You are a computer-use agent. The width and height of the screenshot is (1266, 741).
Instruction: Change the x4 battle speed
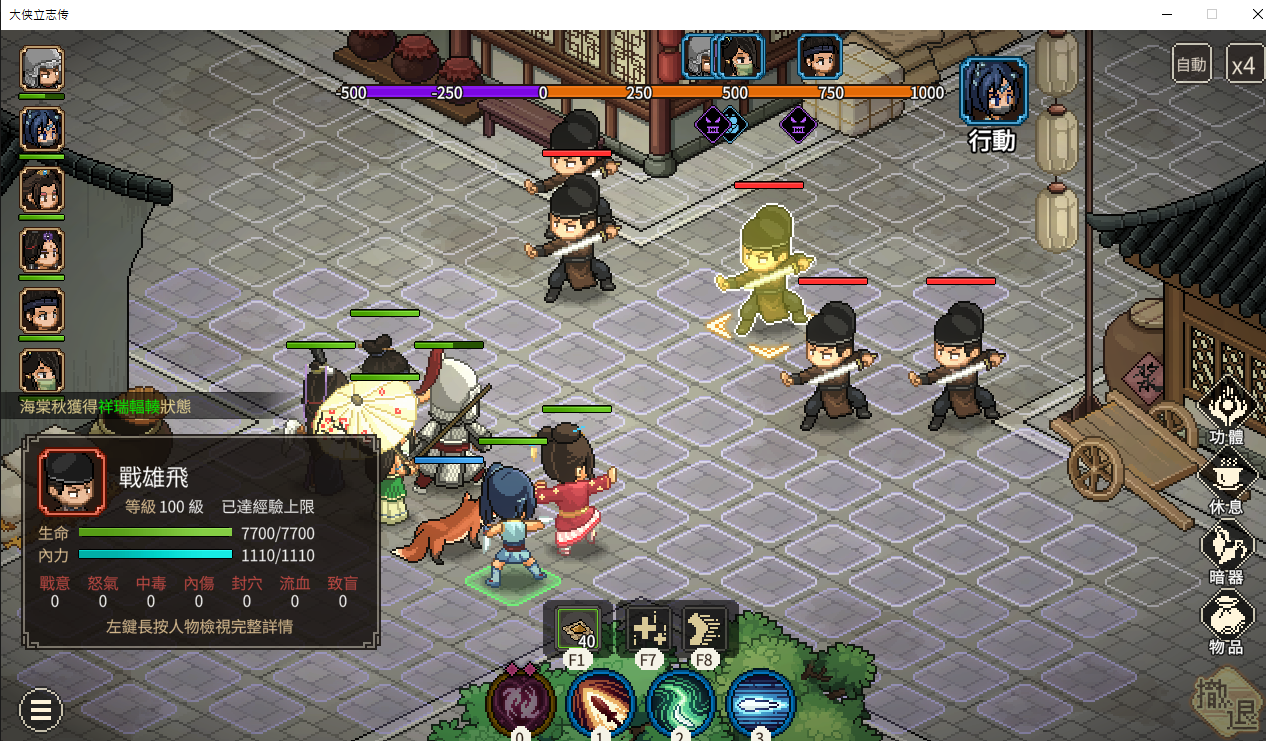tap(1243, 65)
